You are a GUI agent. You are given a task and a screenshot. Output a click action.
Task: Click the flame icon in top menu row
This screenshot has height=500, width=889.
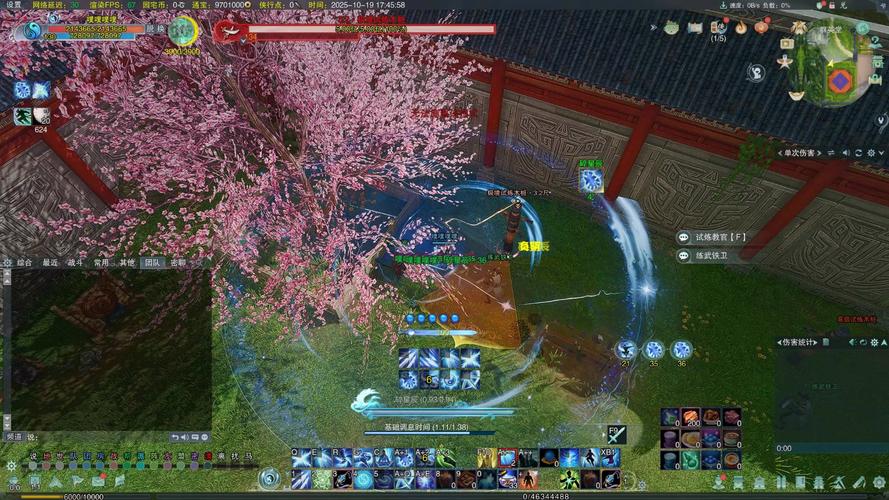click(x=741, y=28)
